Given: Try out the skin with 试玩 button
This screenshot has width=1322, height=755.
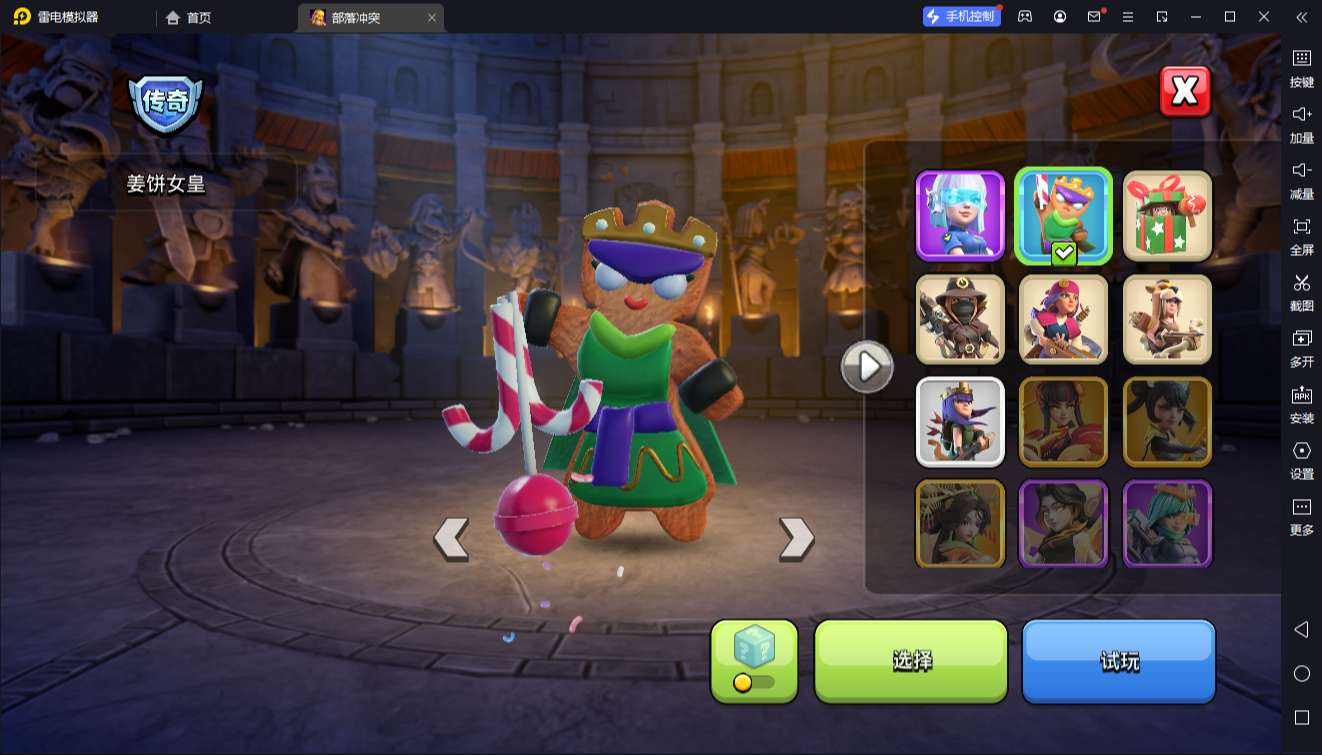Looking at the screenshot, I should (1118, 660).
